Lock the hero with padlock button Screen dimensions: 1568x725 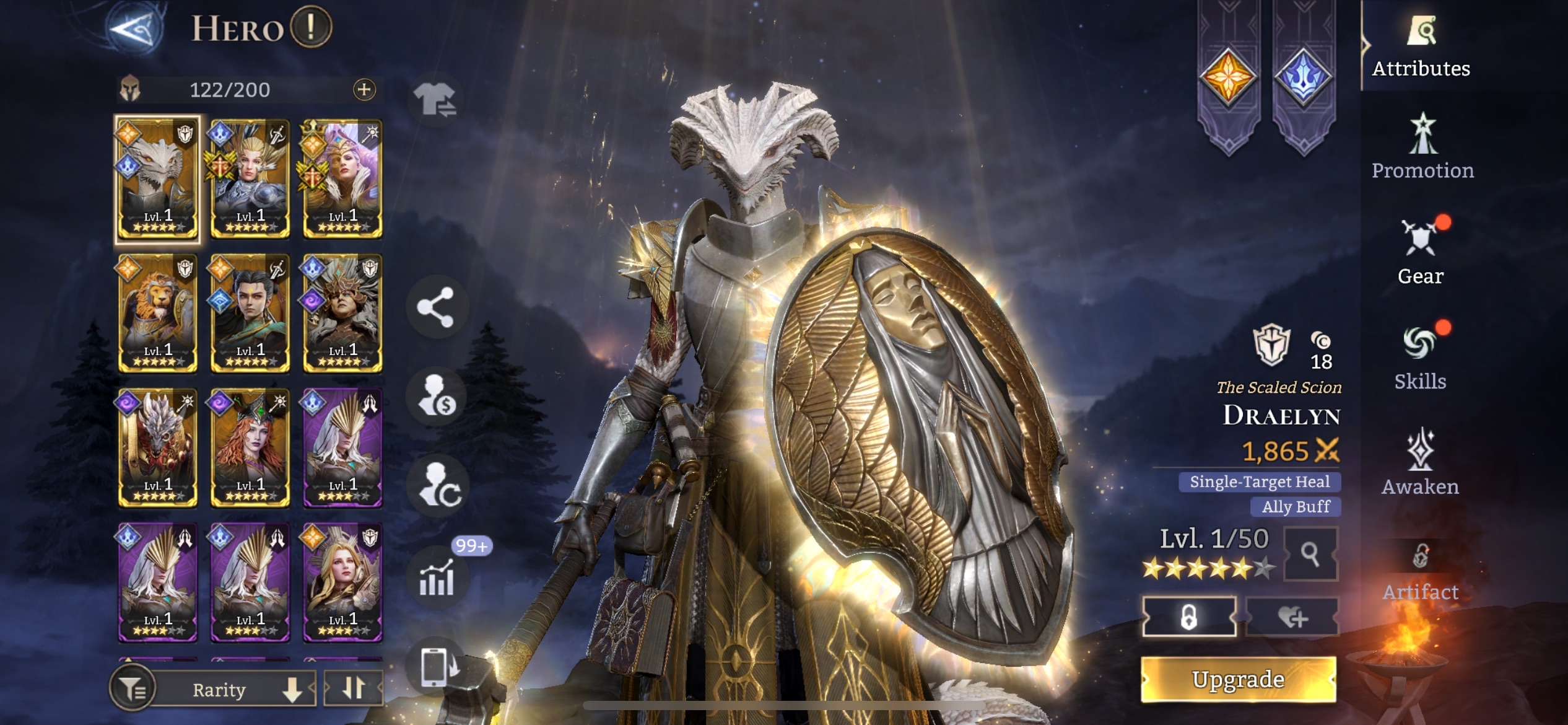(1188, 617)
